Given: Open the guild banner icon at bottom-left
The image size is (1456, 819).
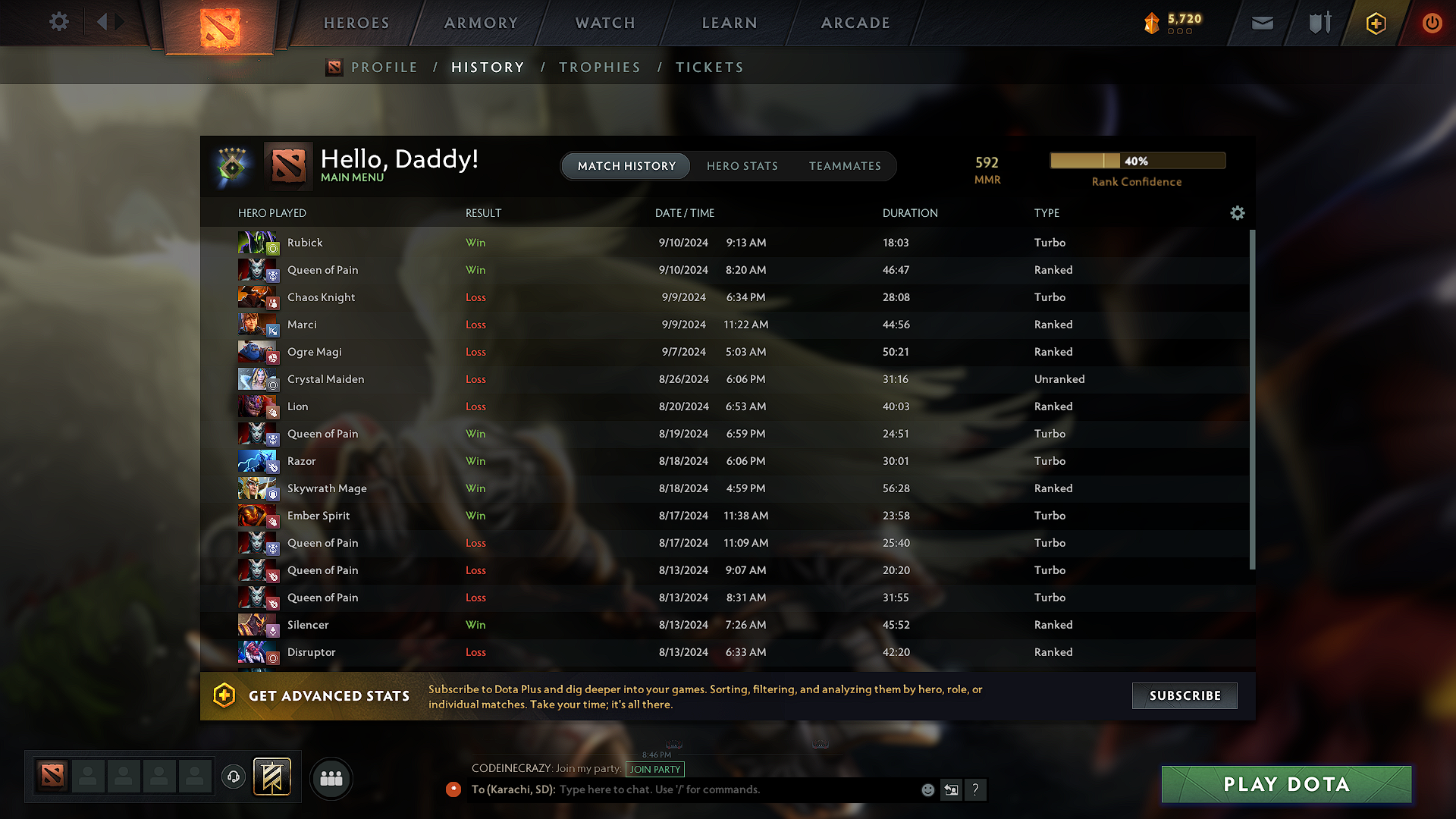Looking at the screenshot, I should click(x=271, y=777).
